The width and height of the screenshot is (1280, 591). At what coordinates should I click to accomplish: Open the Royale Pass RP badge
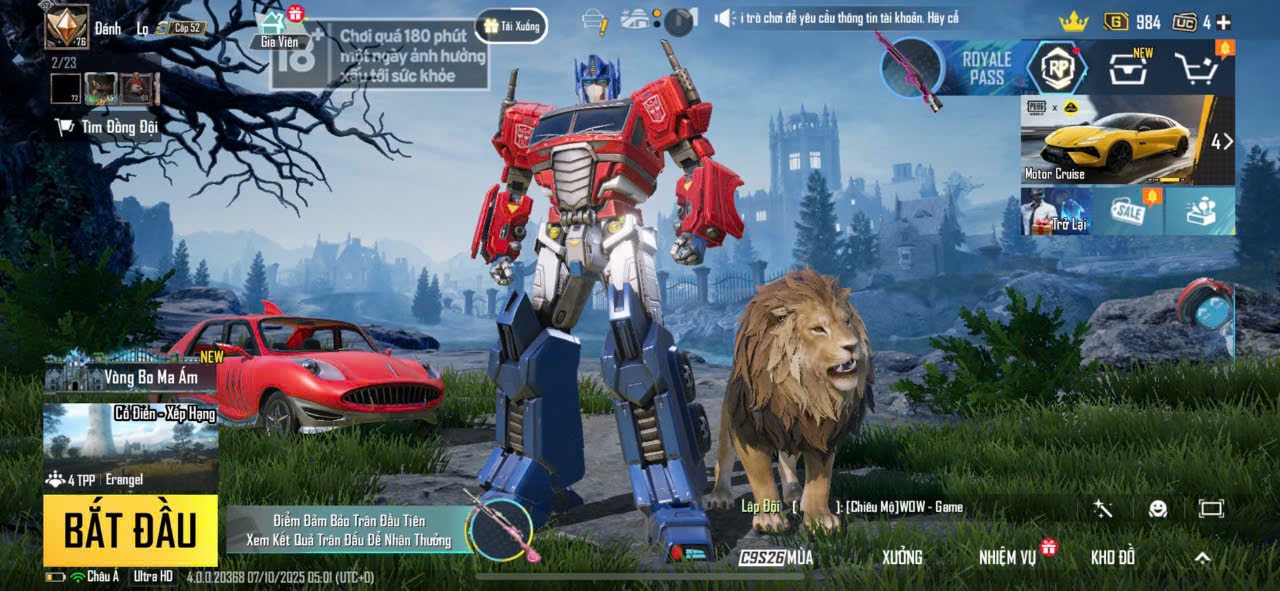[x=1057, y=68]
